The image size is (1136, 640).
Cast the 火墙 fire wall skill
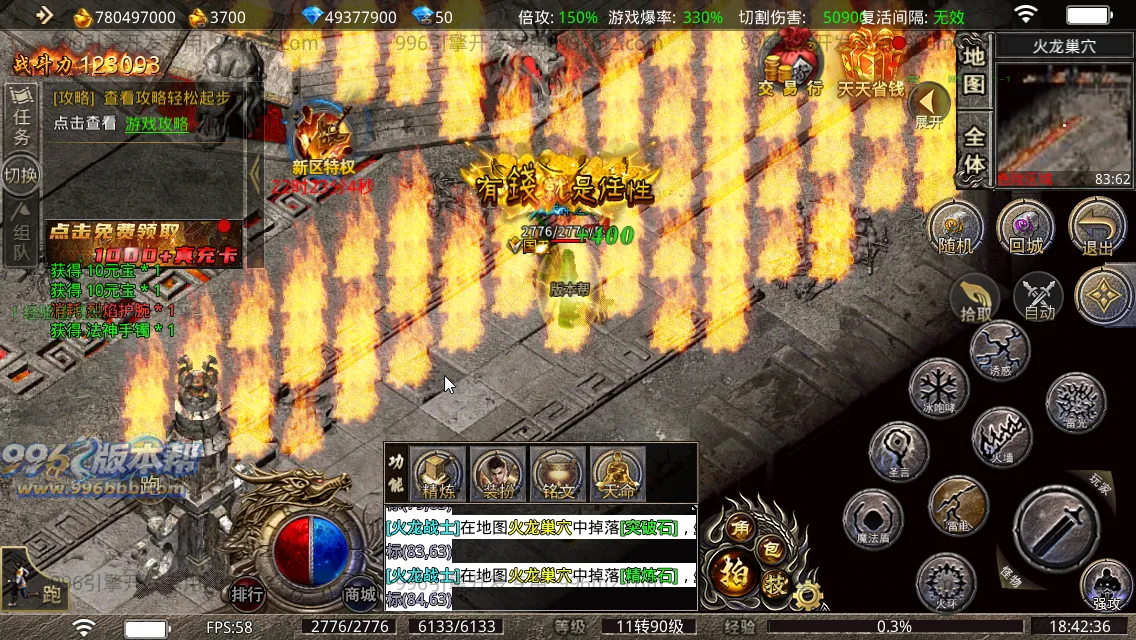[1002, 436]
